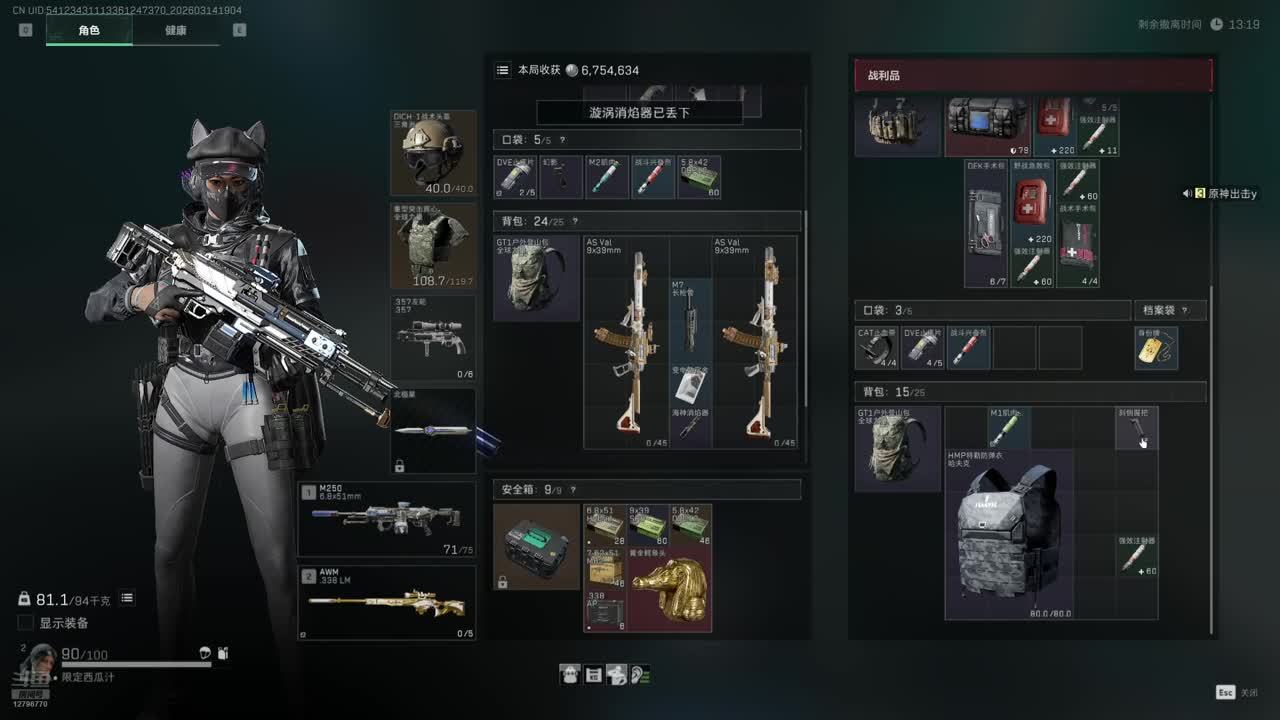Pick the 斜侧握把 angled grip in loot backpack
Screen dimensions: 1280x720
(x=1137, y=428)
